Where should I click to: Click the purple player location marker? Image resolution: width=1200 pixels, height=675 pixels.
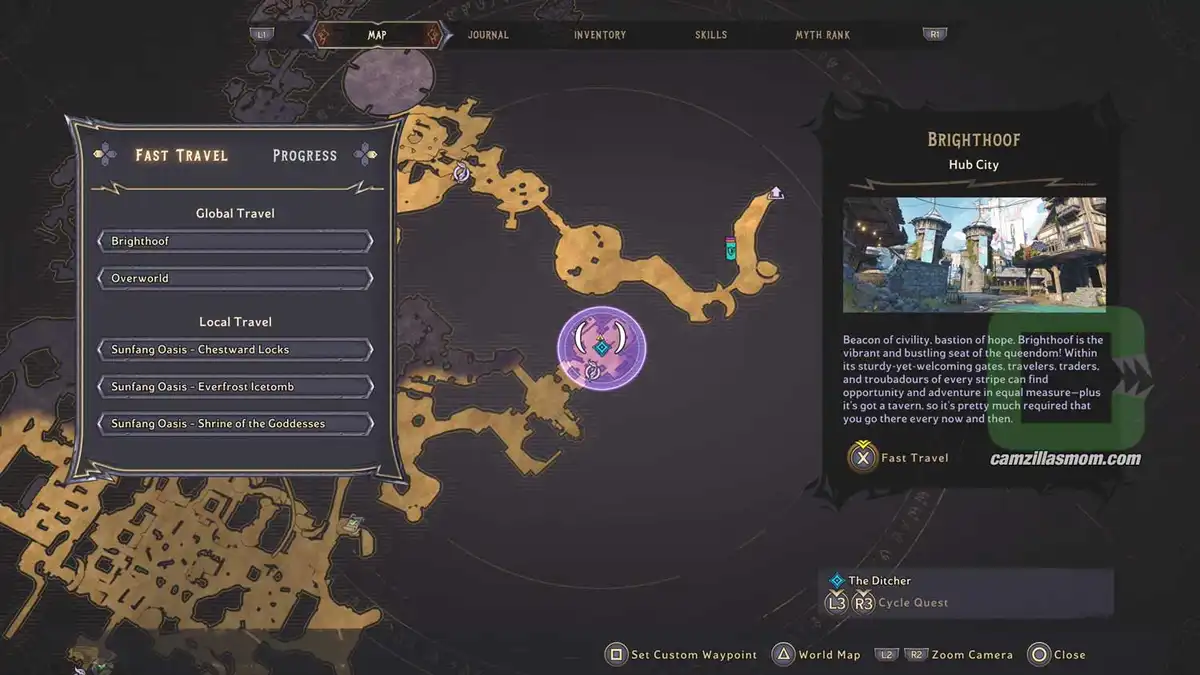(x=601, y=347)
